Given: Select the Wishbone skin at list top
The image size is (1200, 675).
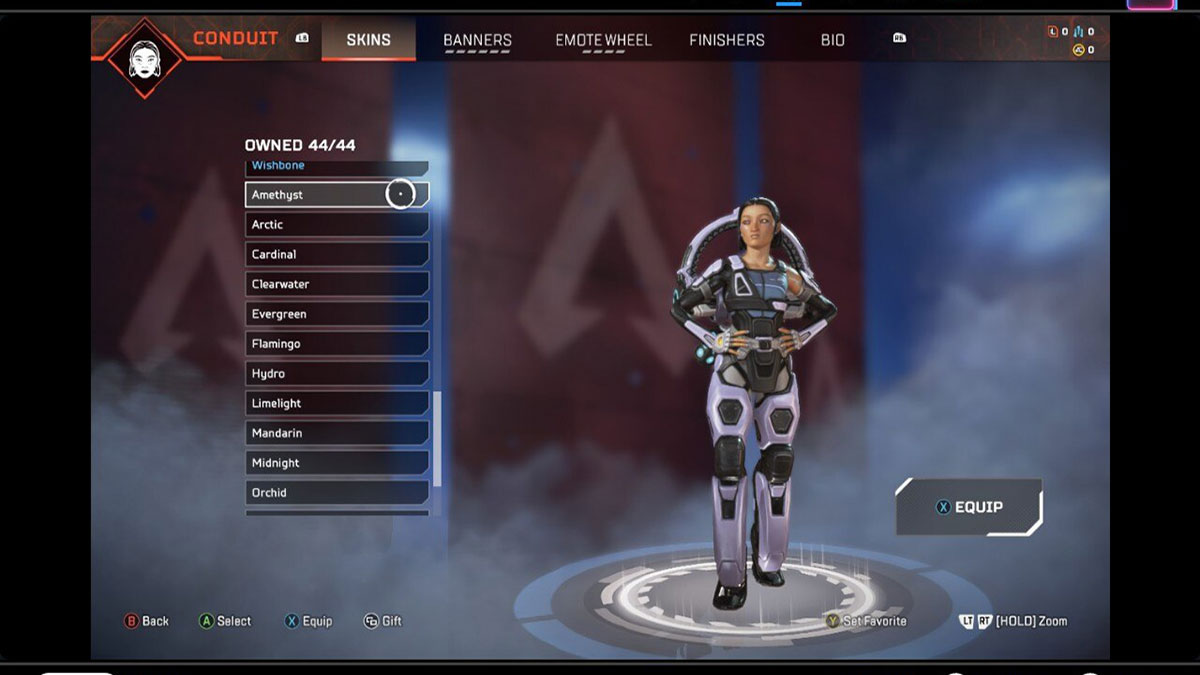Looking at the screenshot, I should (x=336, y=167).
